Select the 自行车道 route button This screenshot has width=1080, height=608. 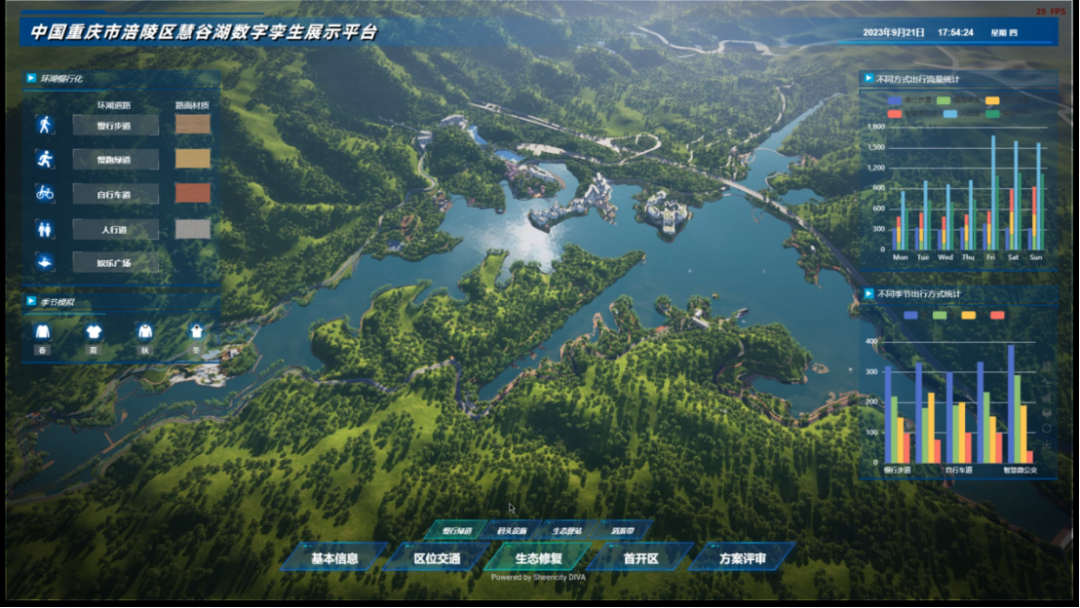[115, 194]
